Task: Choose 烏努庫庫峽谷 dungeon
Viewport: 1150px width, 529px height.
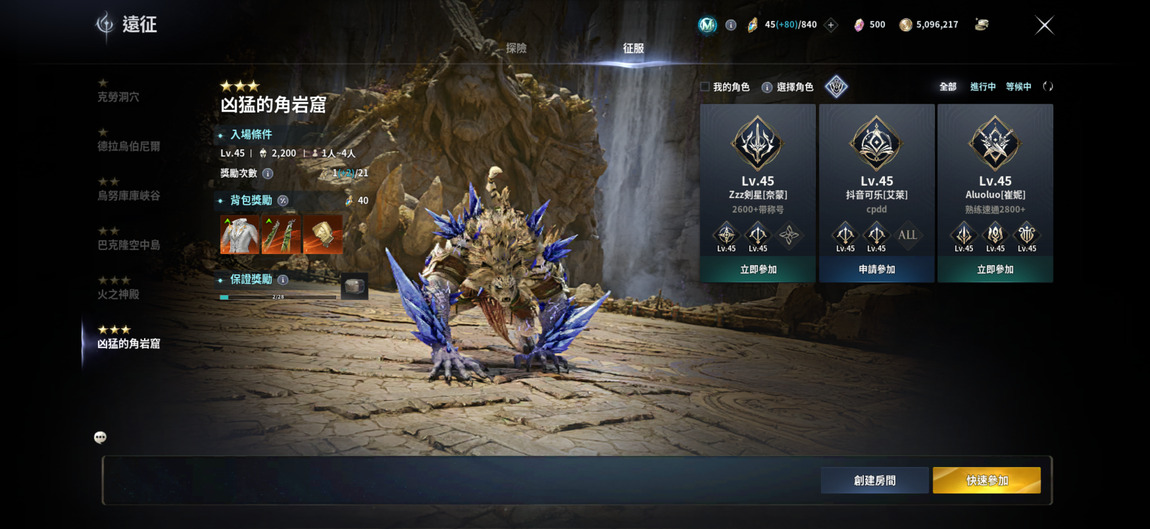Action: coord(128,195)
